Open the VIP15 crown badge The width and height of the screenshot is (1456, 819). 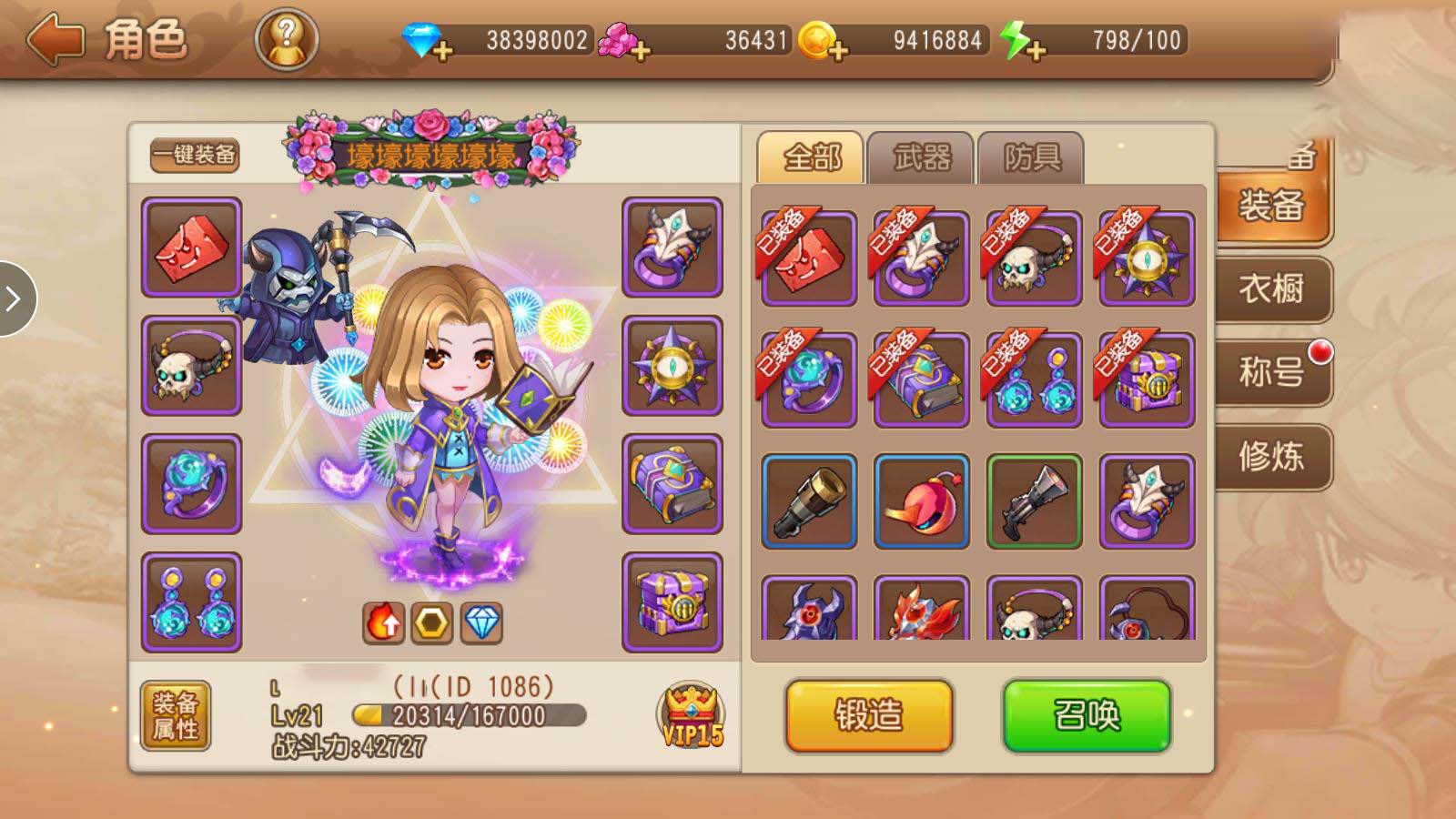(x=692, y=715)
